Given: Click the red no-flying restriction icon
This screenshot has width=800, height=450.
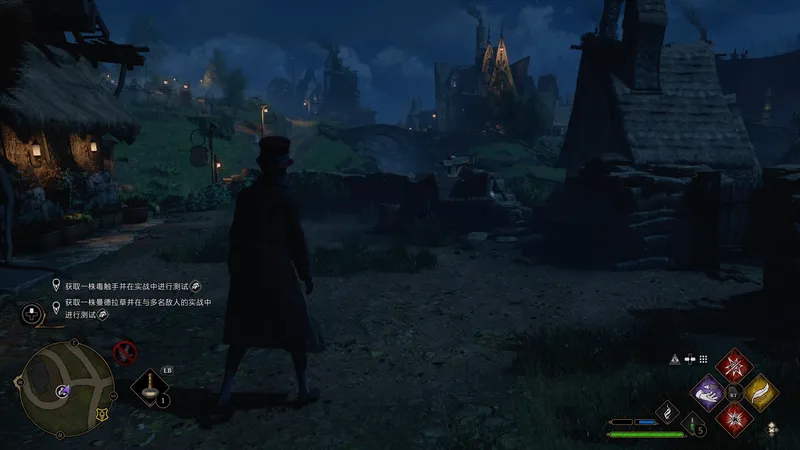Looking at the screenshot, I should 125,351.
